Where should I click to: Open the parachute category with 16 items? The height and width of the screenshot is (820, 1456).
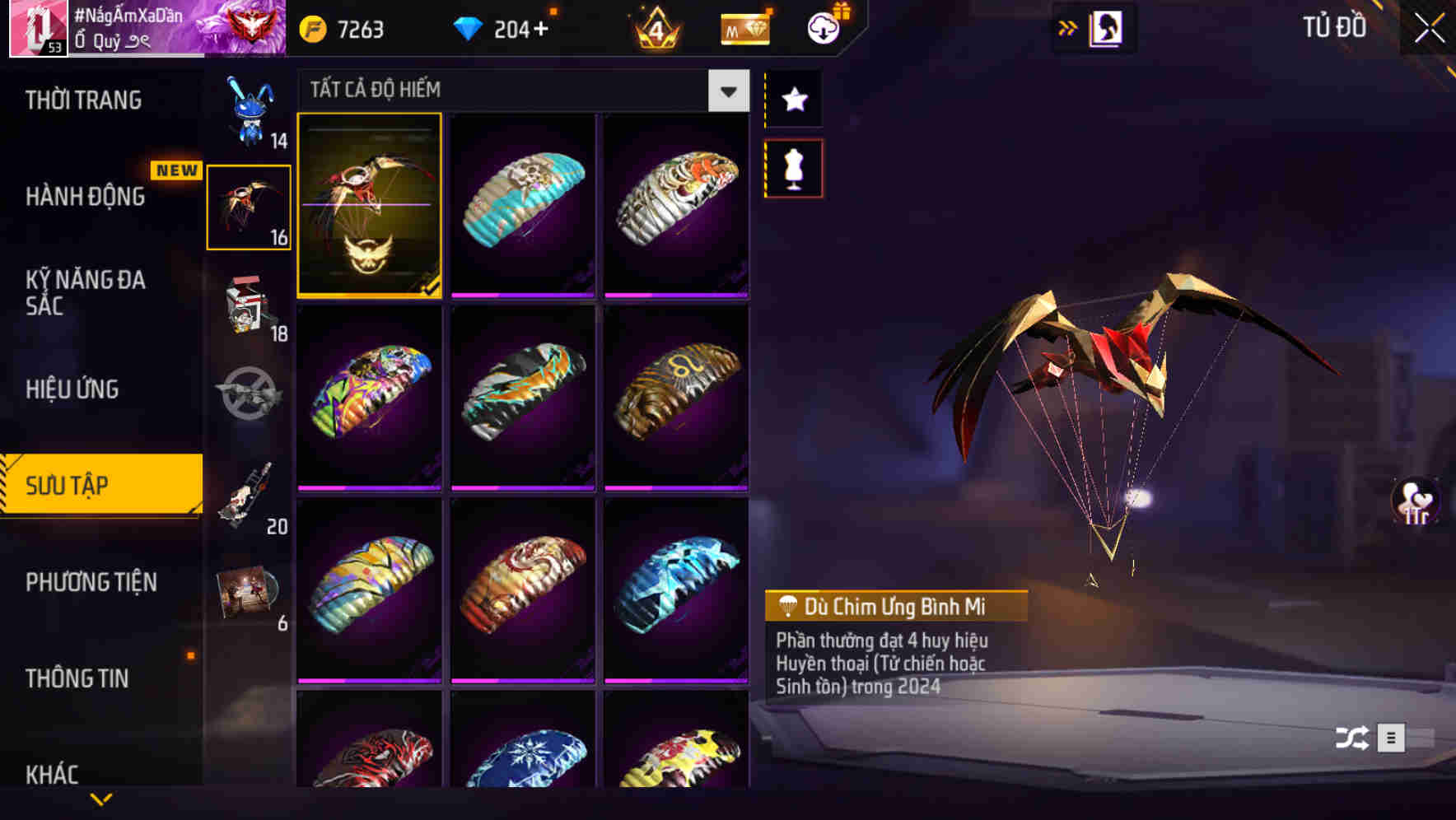[249, 206]
